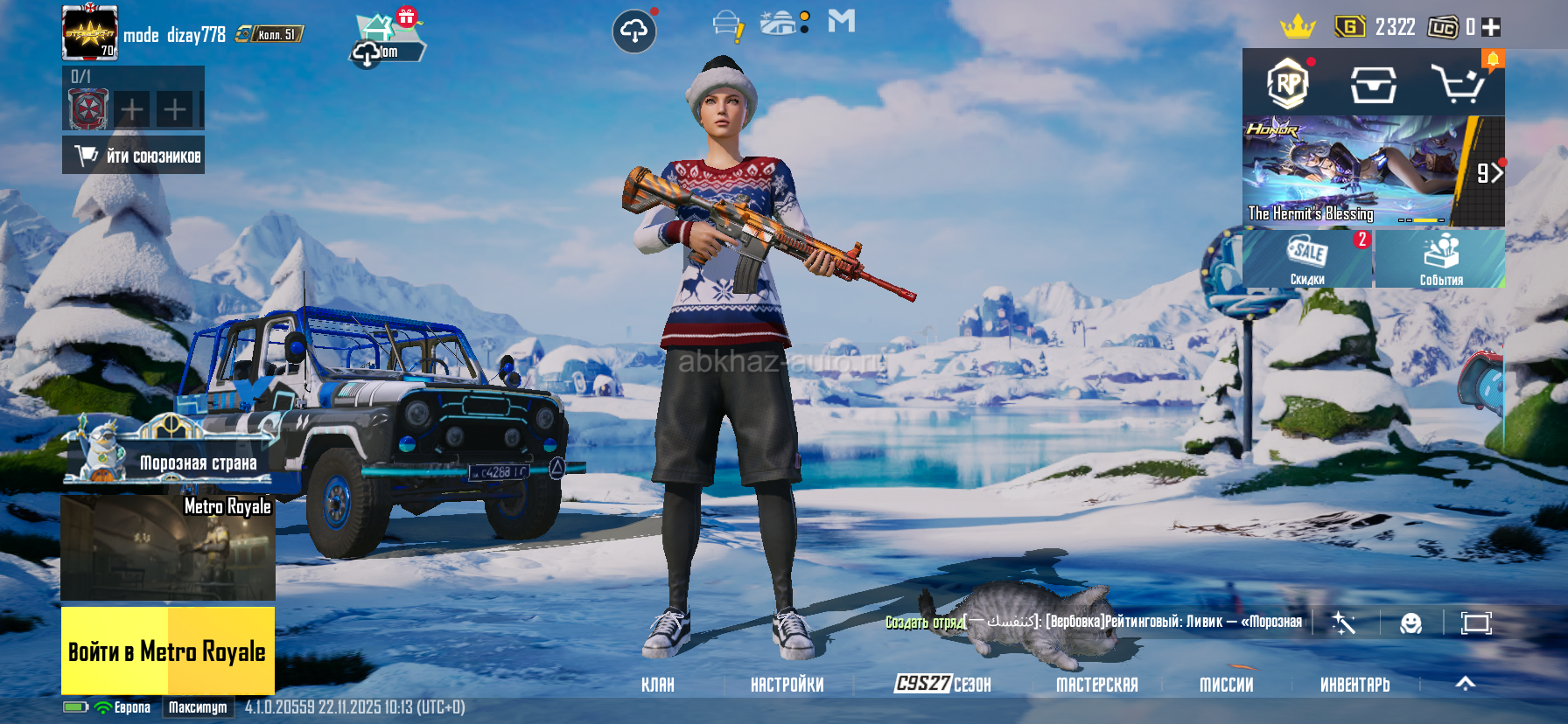Select the Metro Royale mode thumbnail
The height and width of the screenshot is (724, 1568).
click(x=168, y=548)
